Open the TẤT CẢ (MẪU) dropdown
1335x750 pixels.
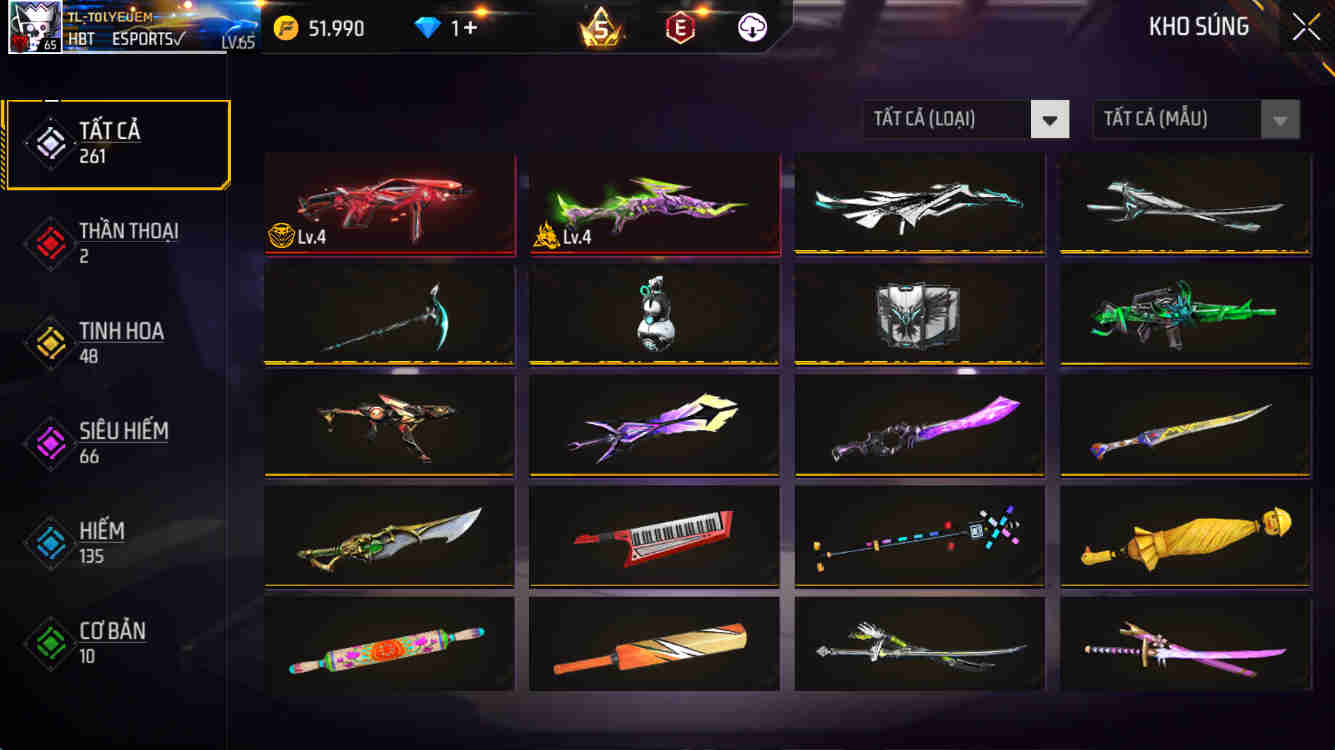1180,119
